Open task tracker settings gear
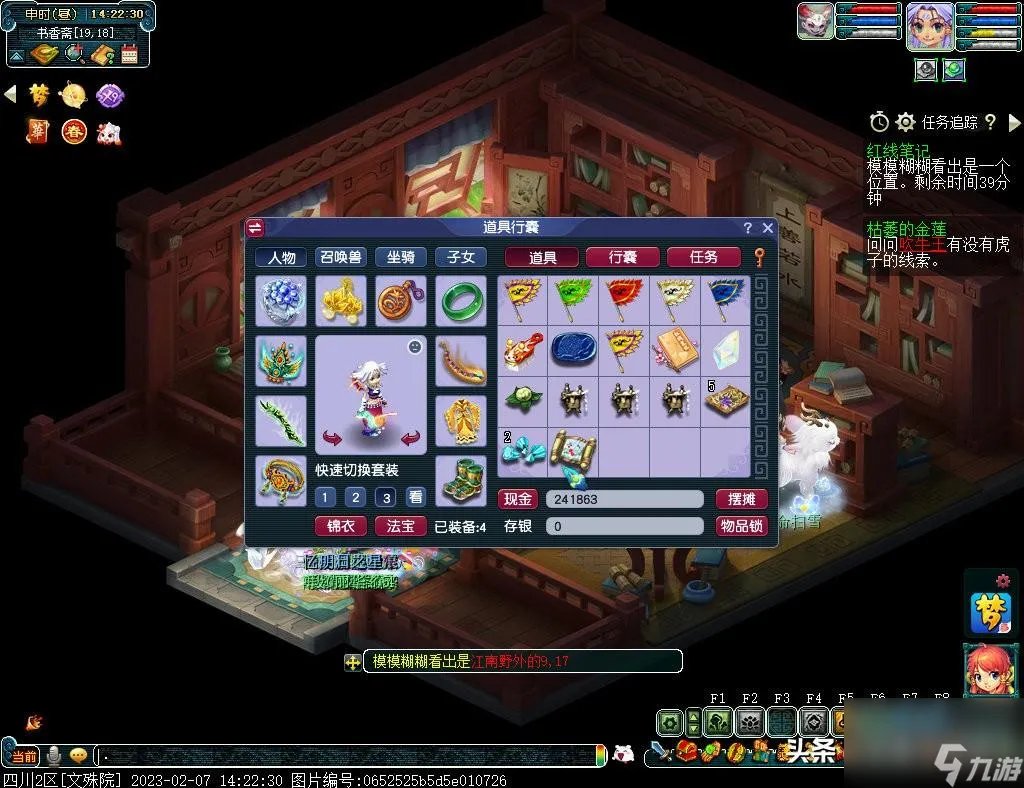The image size is (1024, 788). coord(905,122)
